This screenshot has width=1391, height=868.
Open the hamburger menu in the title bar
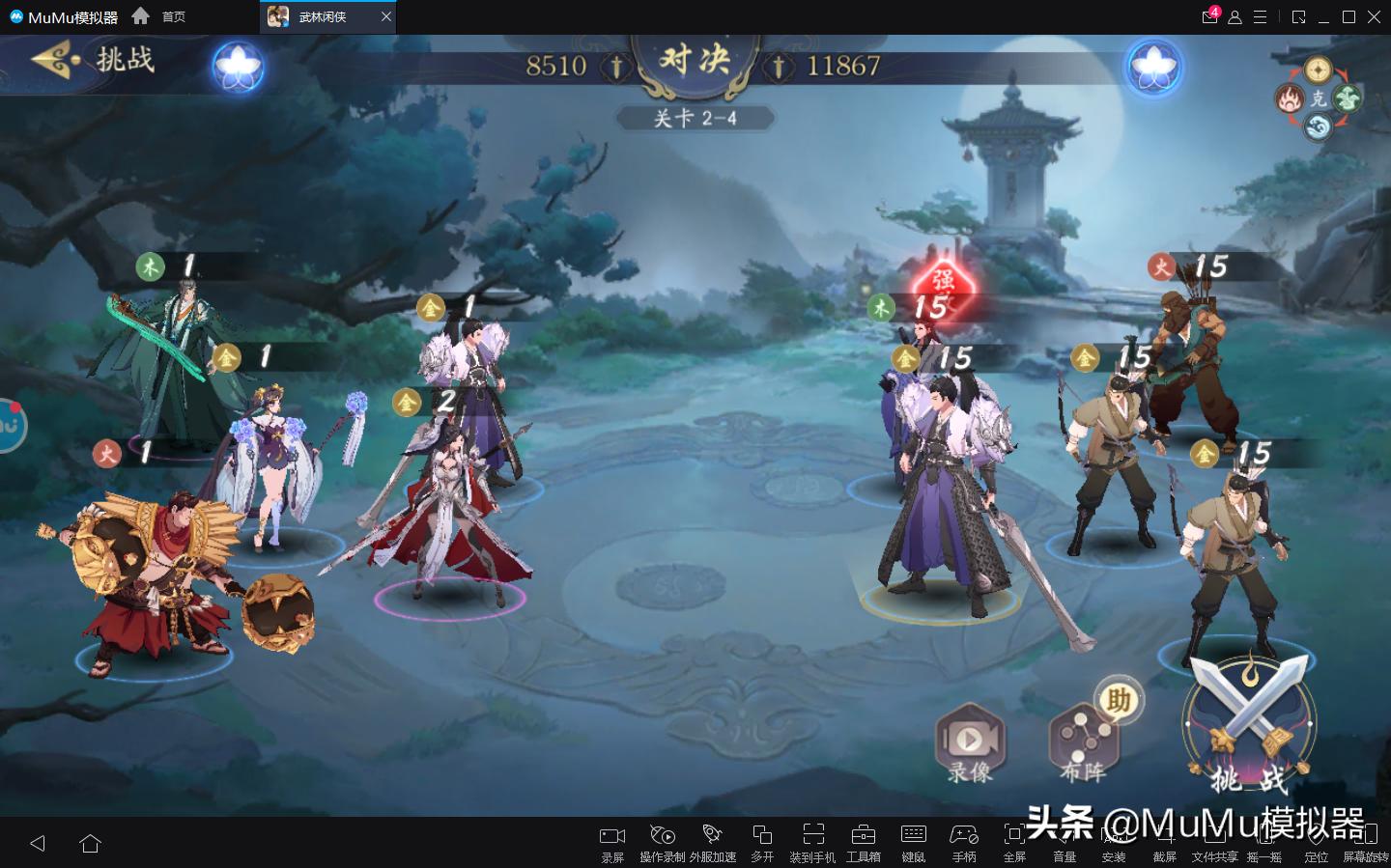point(1258,16)
